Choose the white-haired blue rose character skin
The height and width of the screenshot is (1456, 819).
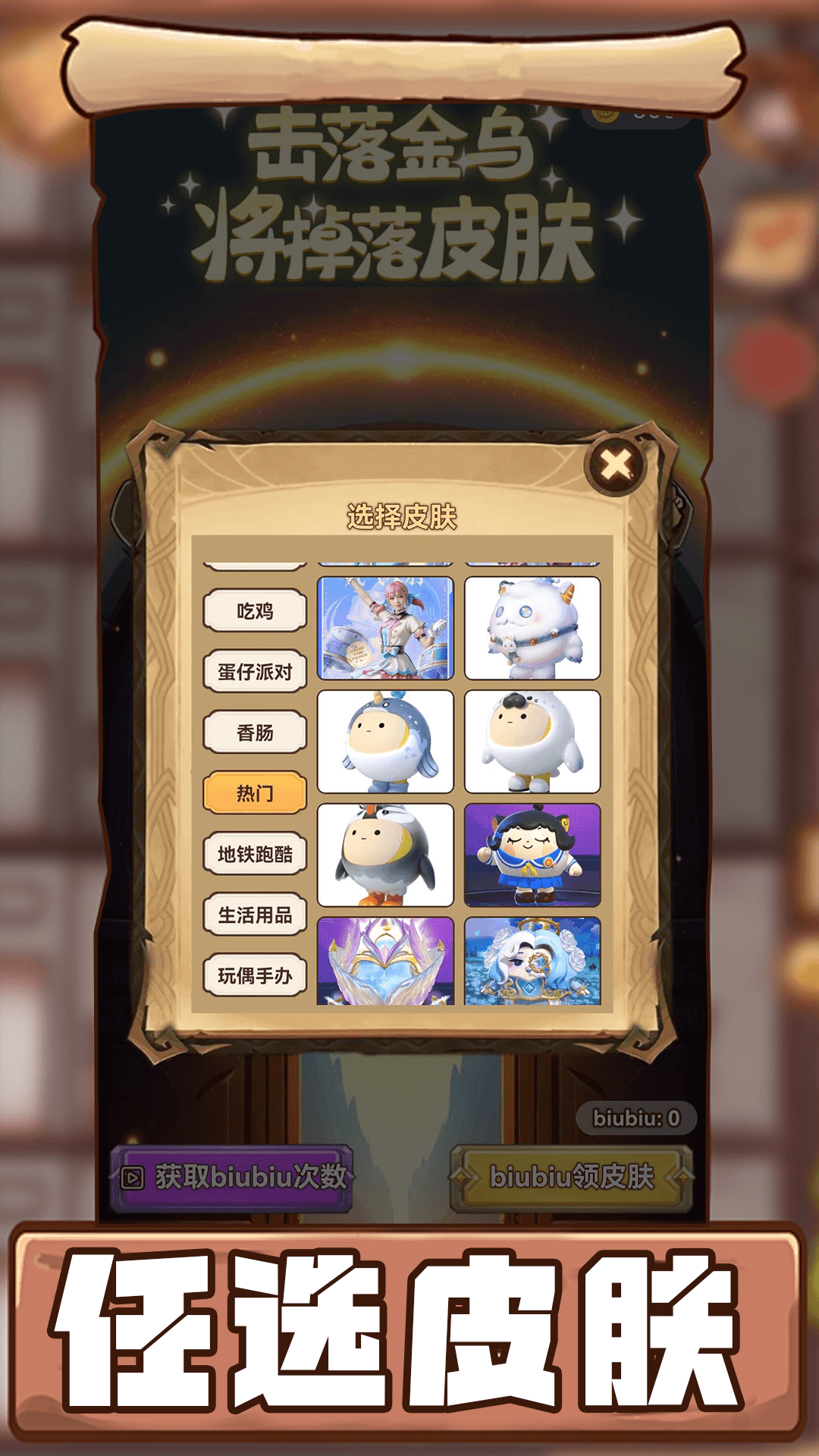coord(532,962)
